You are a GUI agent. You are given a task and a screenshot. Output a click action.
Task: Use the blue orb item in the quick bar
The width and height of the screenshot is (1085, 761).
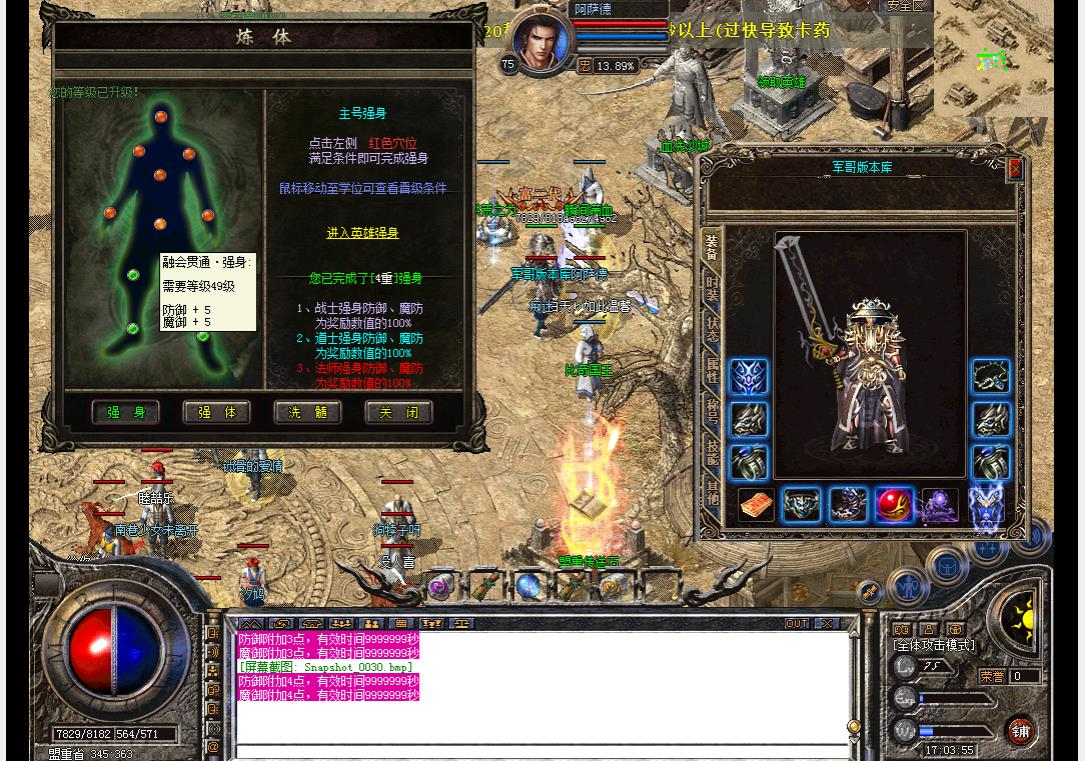530,586
